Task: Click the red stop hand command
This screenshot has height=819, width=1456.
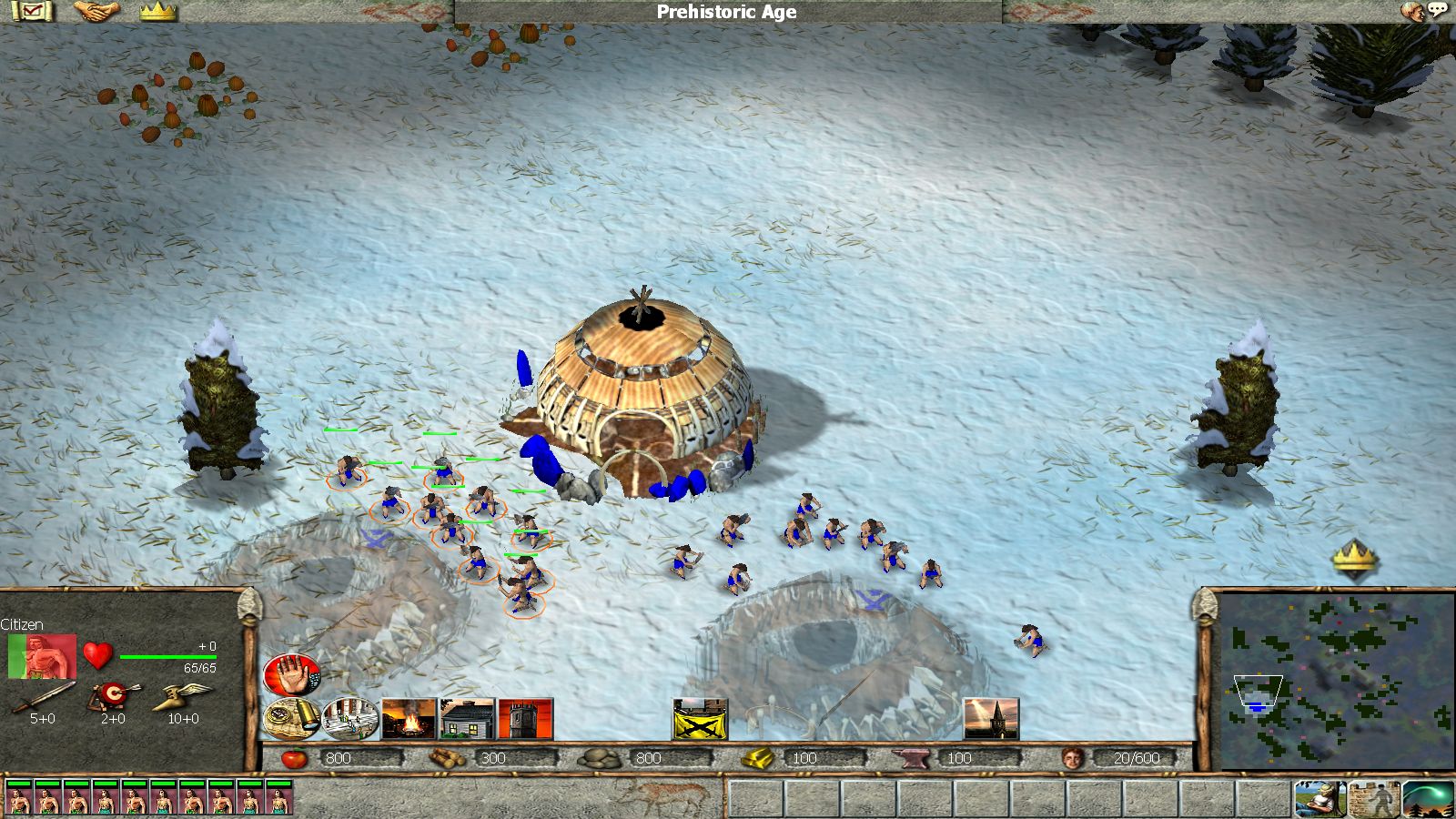Action: point(291,675)
